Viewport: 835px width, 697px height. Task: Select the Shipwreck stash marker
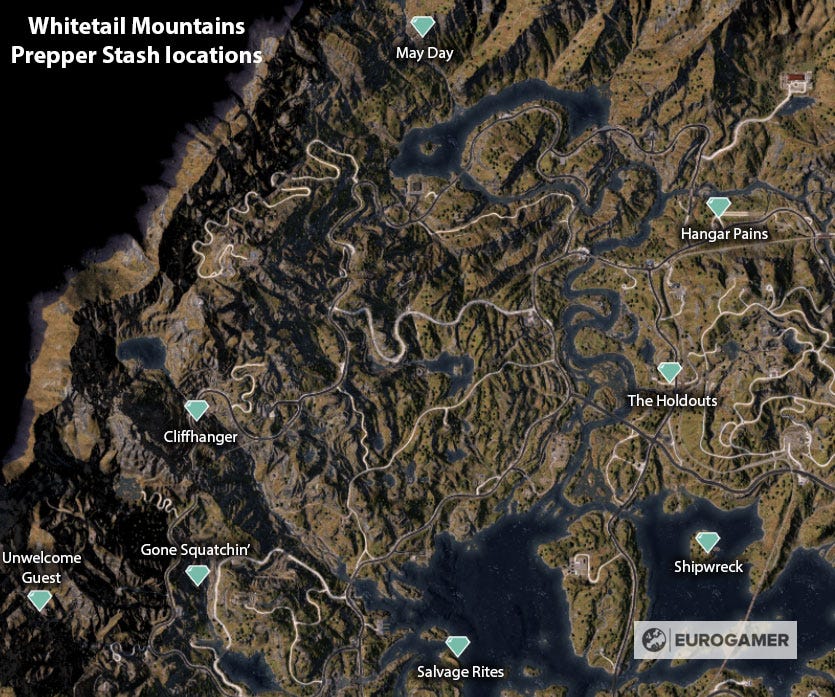coord(708,542)
